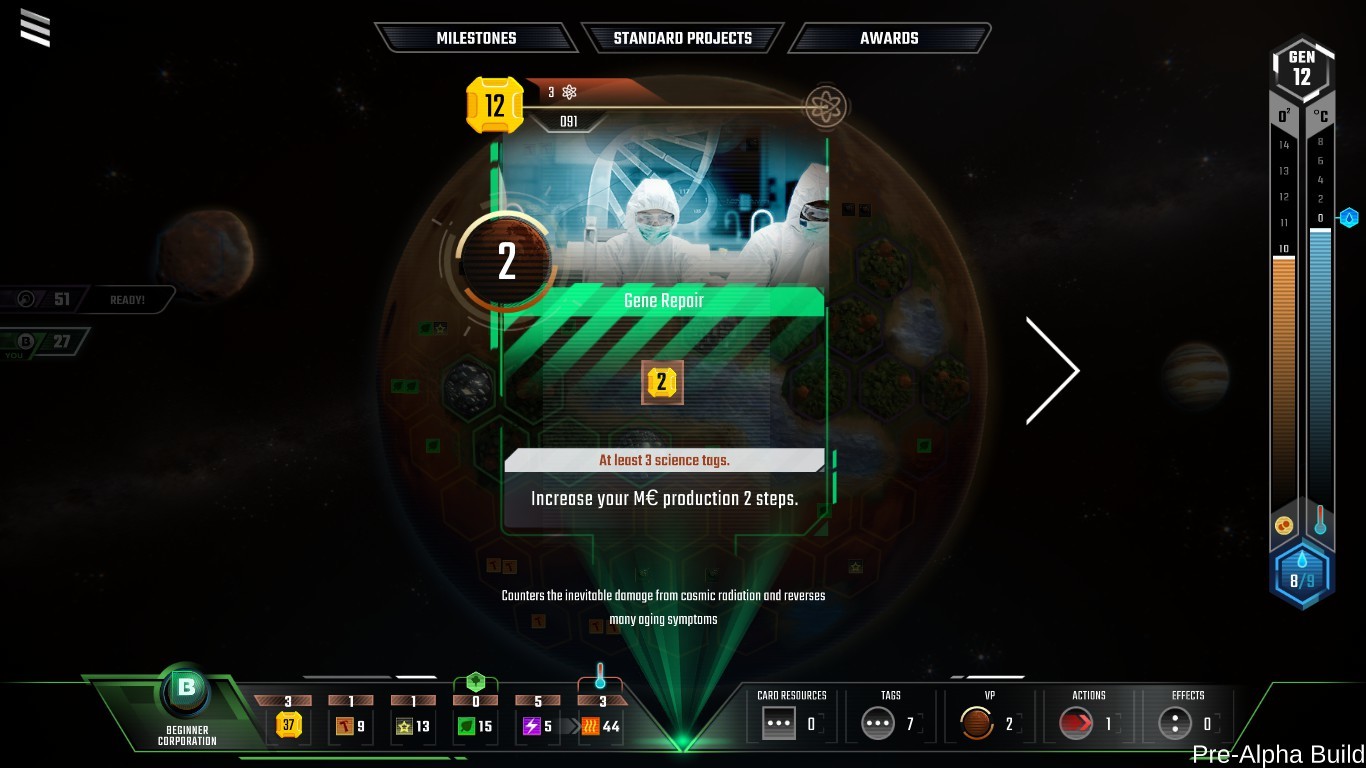Toggle the greenery icon above plant production
Screen dimensions: 1366x768
(x=476, y=681)
